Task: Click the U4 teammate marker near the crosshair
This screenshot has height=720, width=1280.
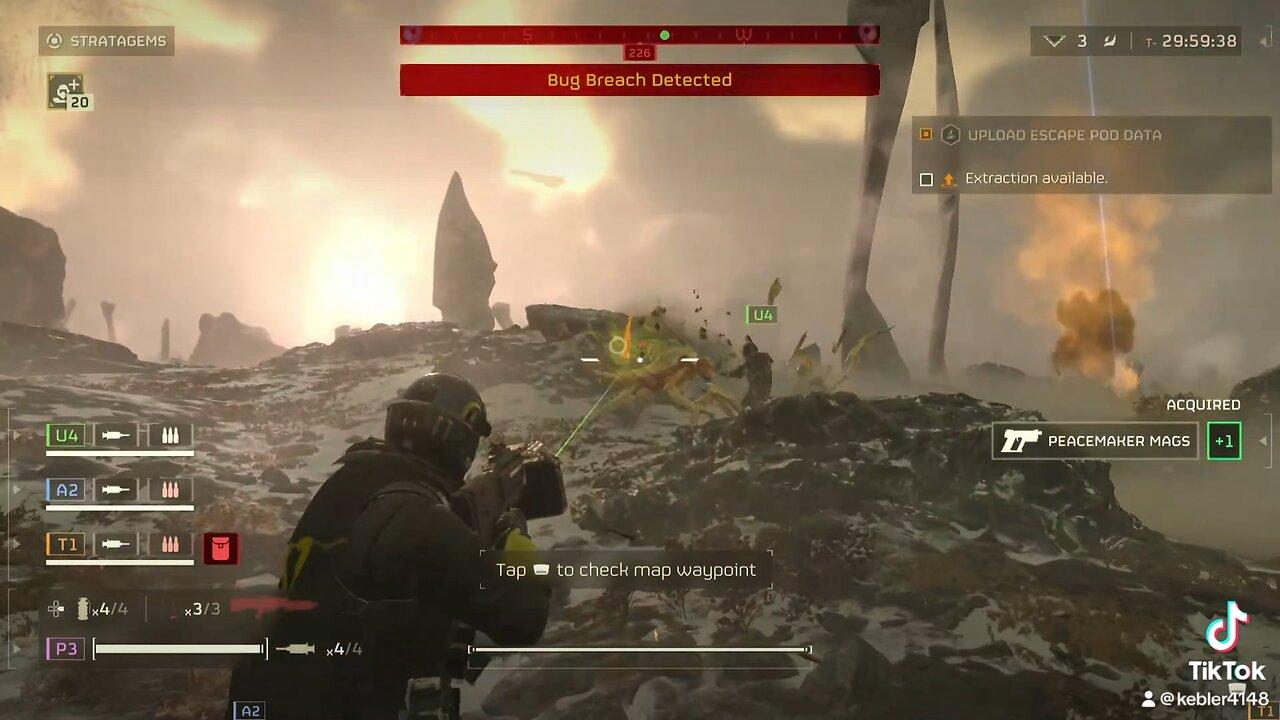Action: (x=762, y=315)
